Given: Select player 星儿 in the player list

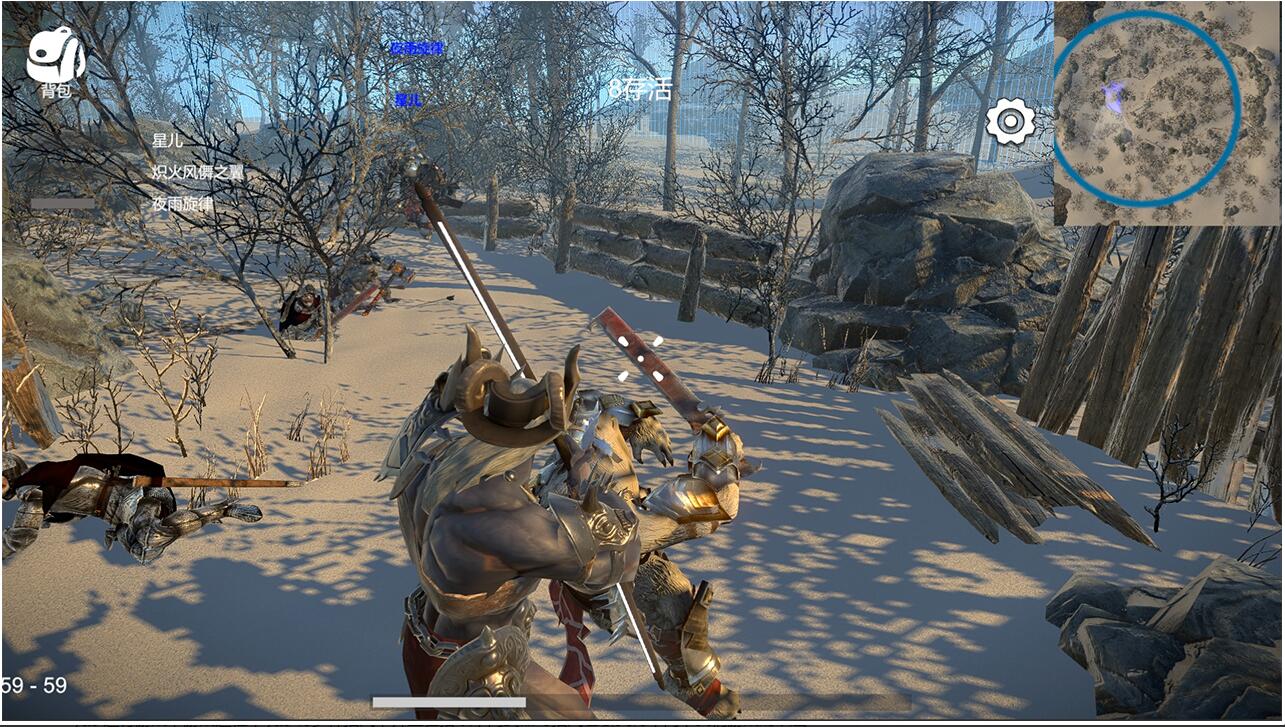Looking at the screenshot, I should [168, 140].
